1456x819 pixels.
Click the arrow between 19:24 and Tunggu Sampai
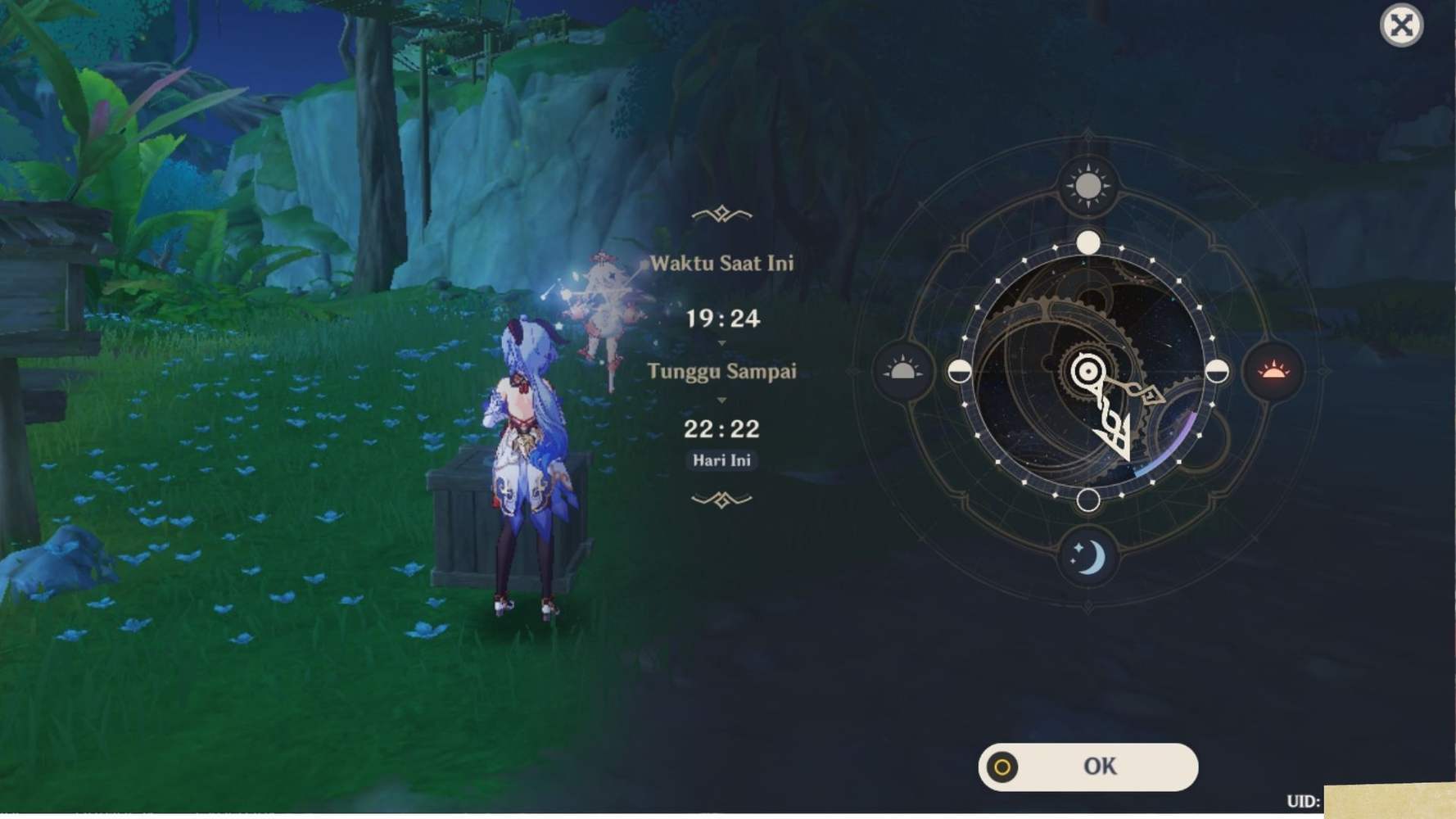point(721,345)
